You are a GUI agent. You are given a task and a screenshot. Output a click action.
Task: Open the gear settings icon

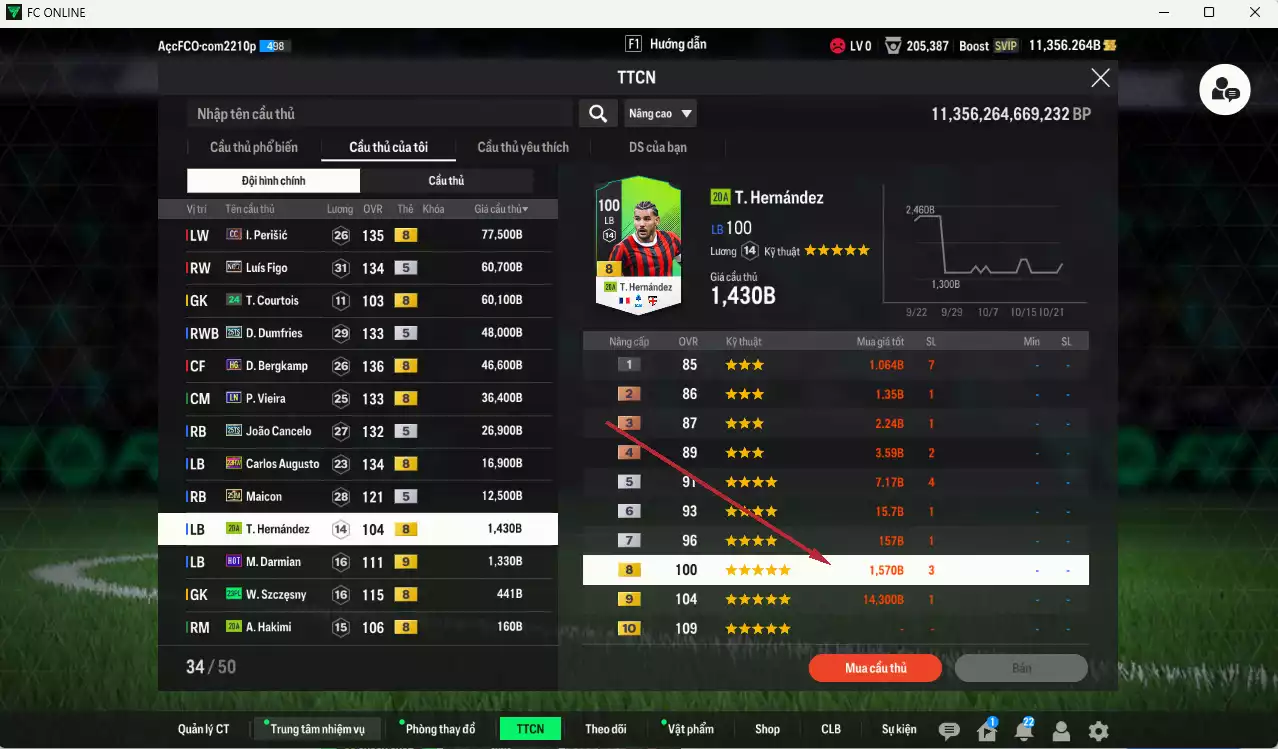[1098, 731]
